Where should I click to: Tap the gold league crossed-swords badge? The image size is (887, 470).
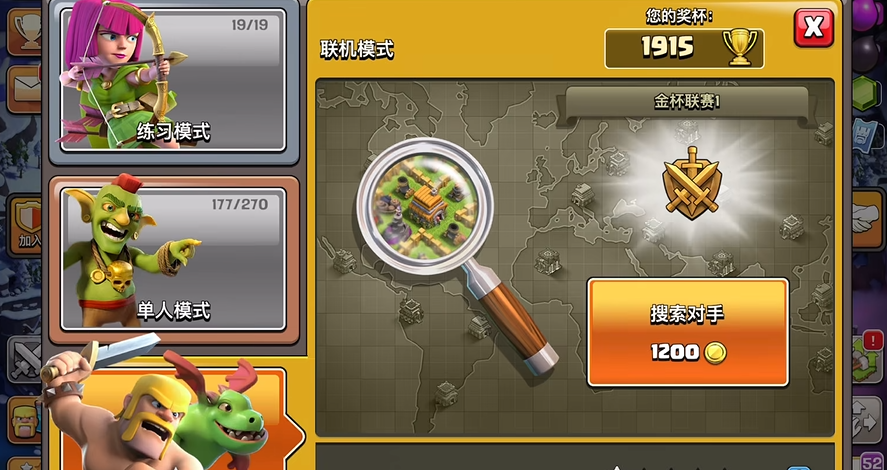691,185
